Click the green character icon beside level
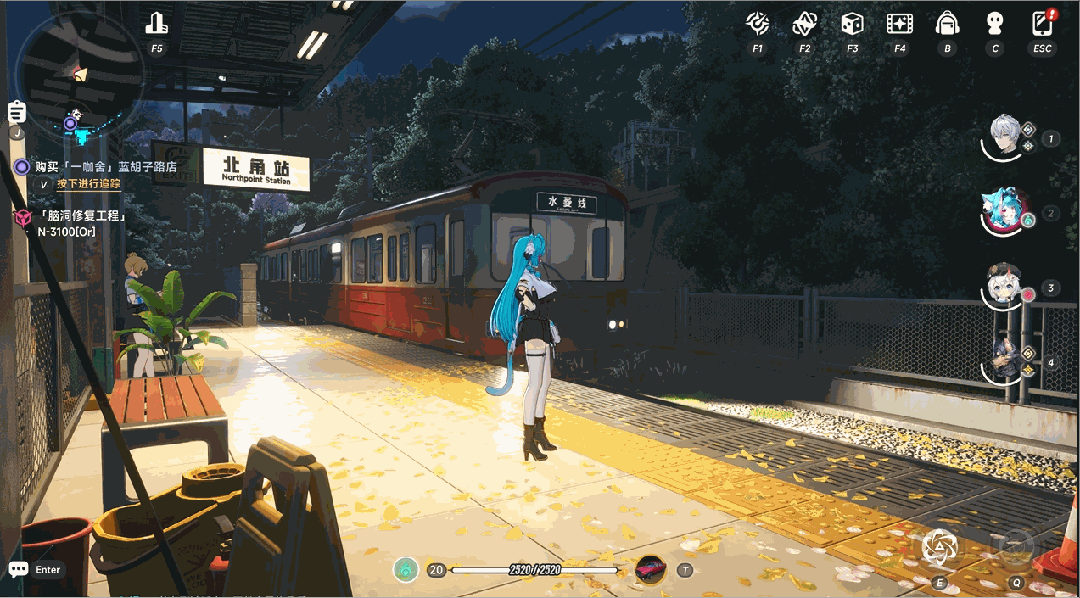The height and width of the screenshot is (598, 1080). pyautogui.click(x=405, y=569)
